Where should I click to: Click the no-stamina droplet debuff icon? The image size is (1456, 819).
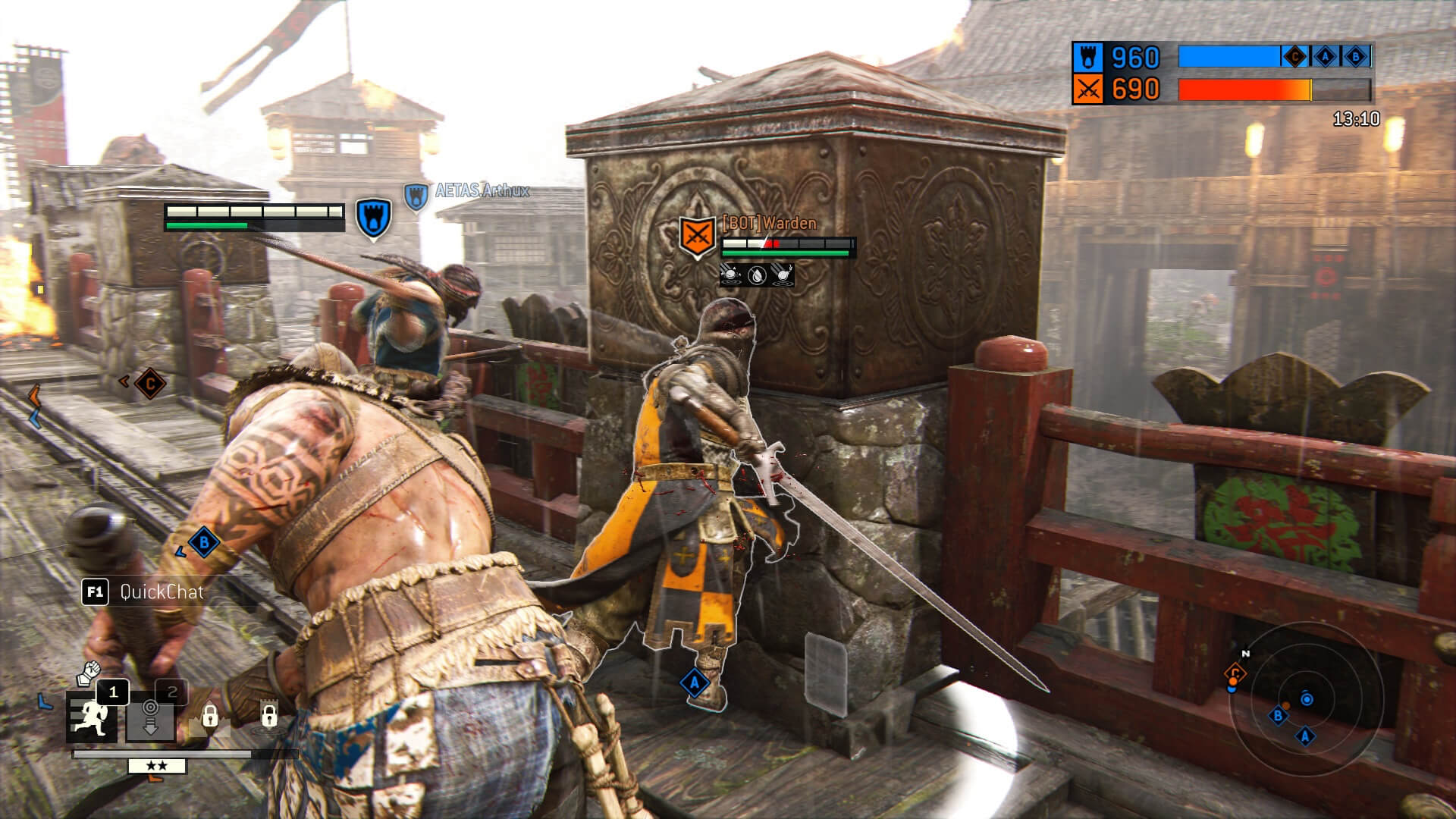point(757,275)
